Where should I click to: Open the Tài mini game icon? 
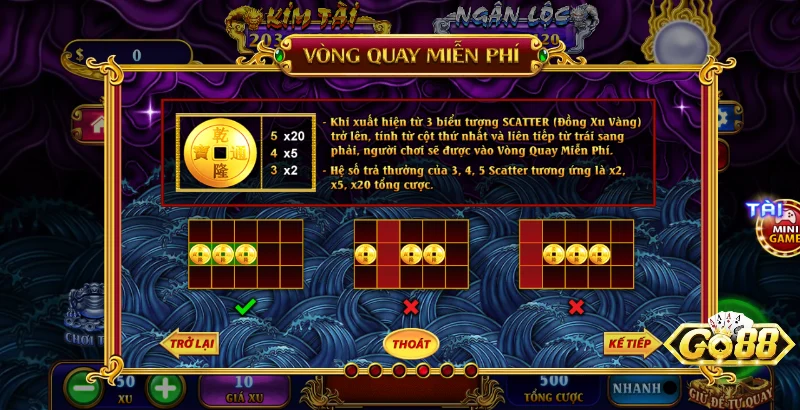pyautogui.click(x=771, y=224)
